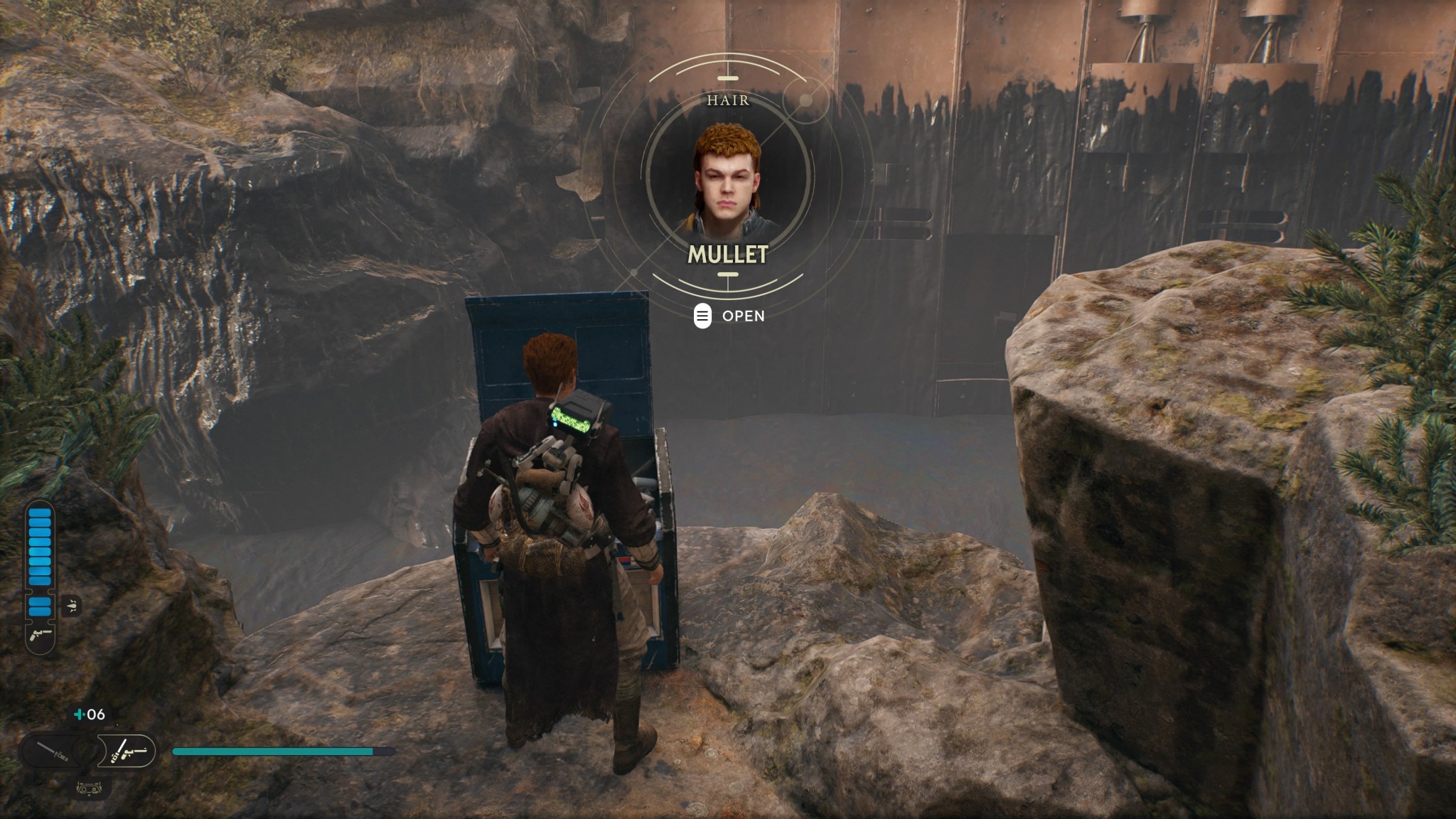Click the dash marker below the MULLET name
The height and width of the screenshot is (819, 1456).
(x=727, y=273)
